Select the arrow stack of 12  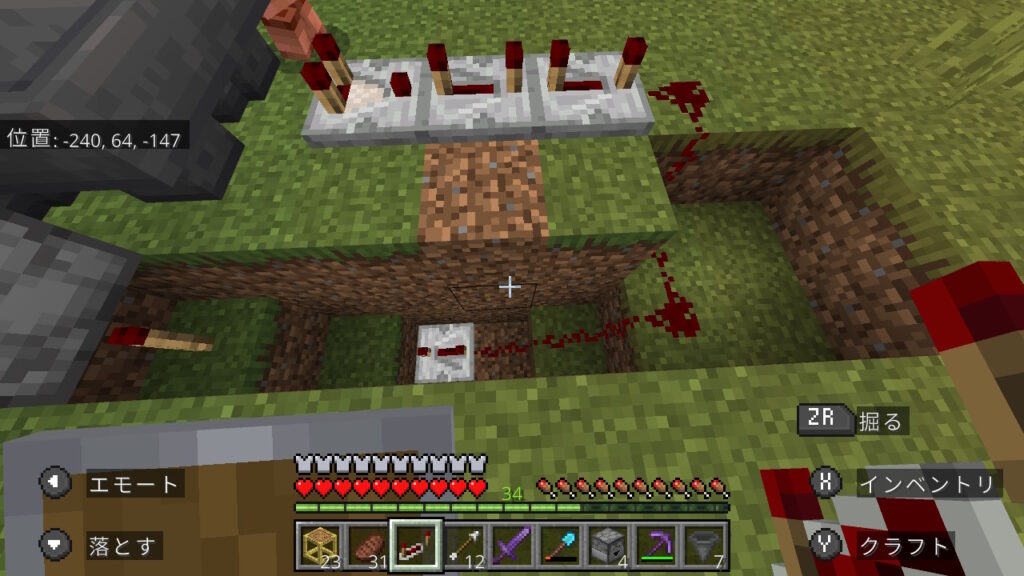coord(463,545)
